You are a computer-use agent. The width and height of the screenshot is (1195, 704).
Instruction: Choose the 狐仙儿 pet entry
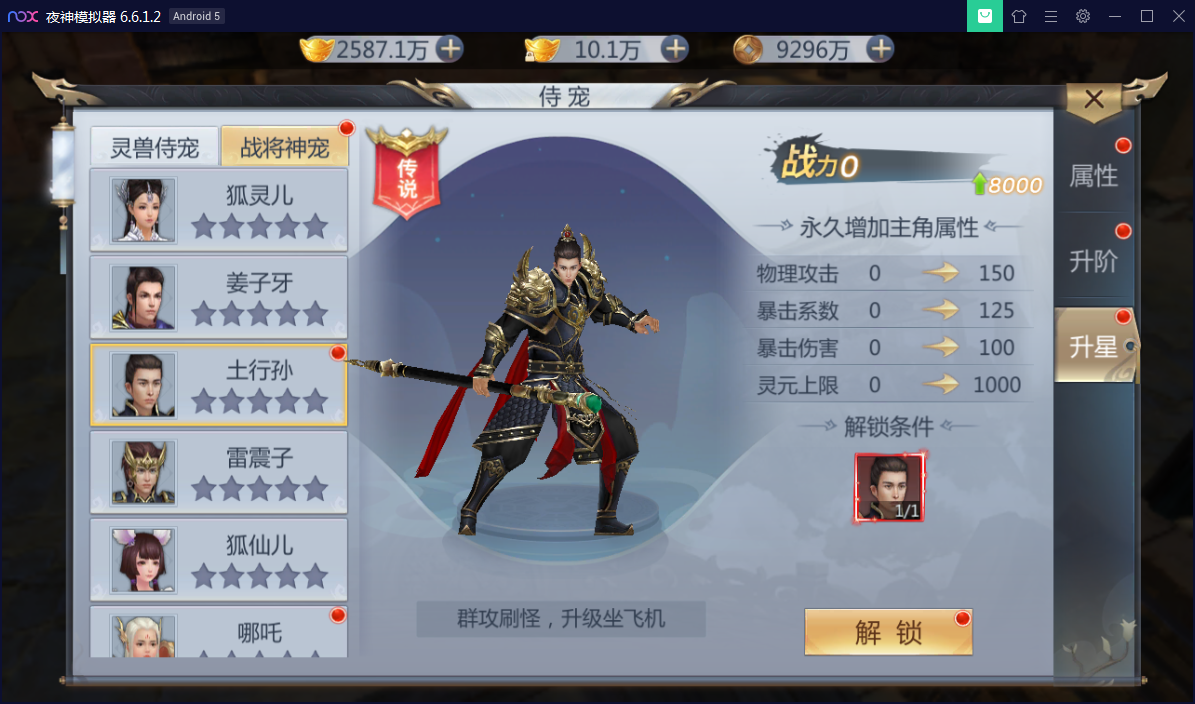(219, 560)
